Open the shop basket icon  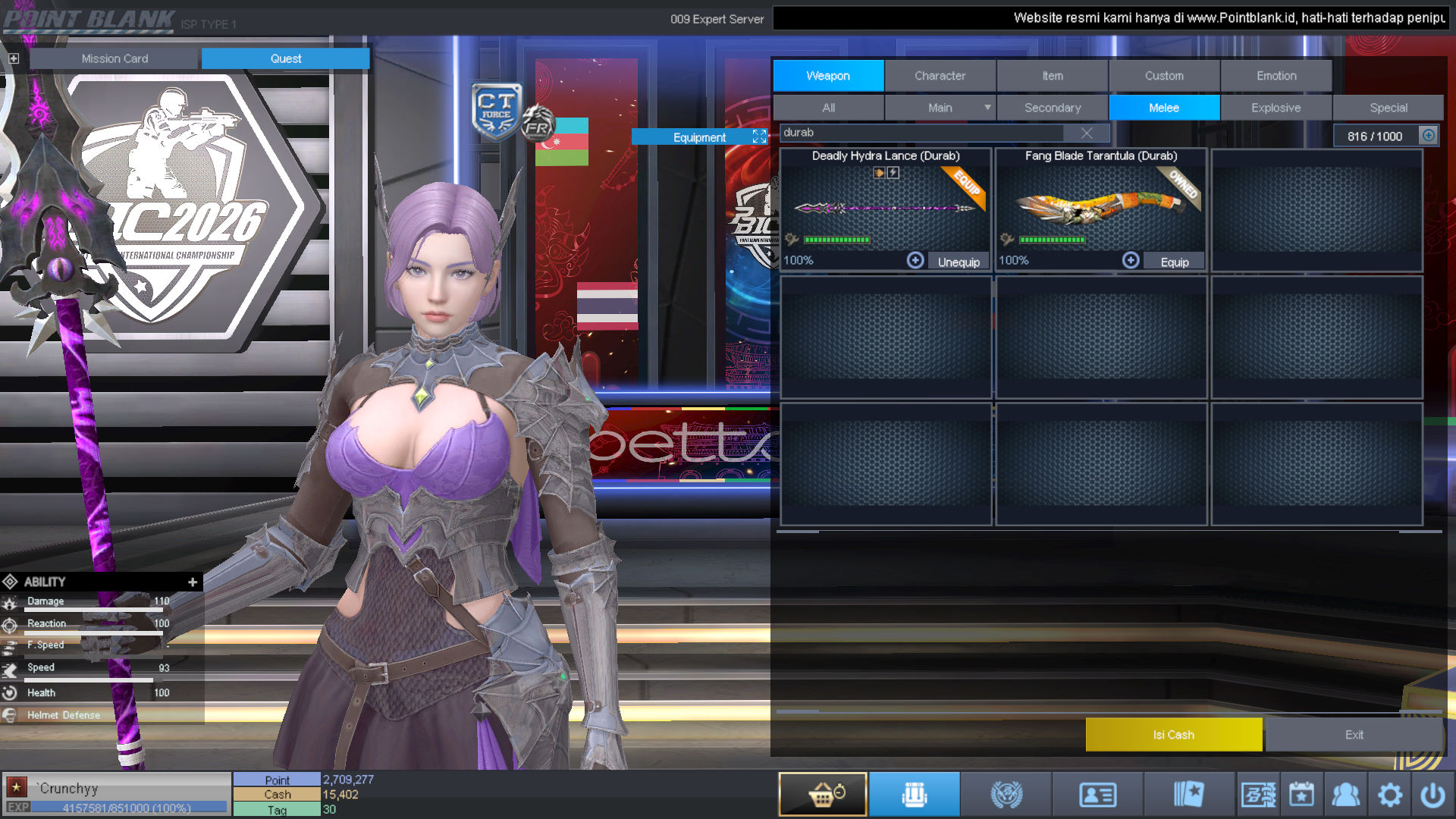click(823, 794)
